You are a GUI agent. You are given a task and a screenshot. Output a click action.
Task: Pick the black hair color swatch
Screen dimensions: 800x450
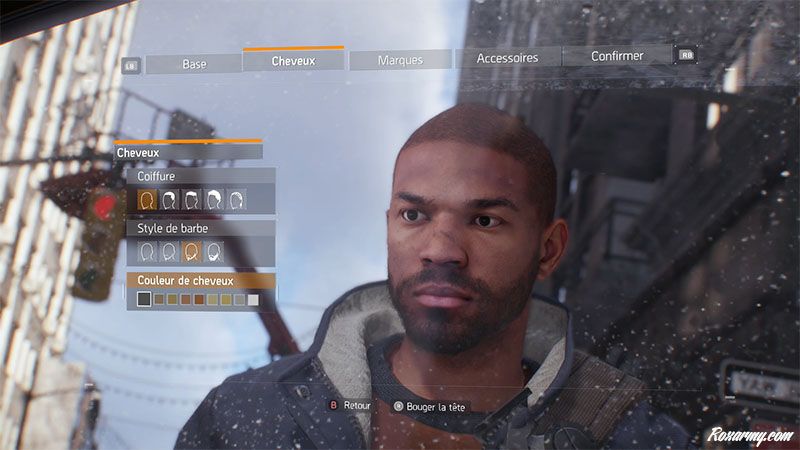(x=145, y=299)
